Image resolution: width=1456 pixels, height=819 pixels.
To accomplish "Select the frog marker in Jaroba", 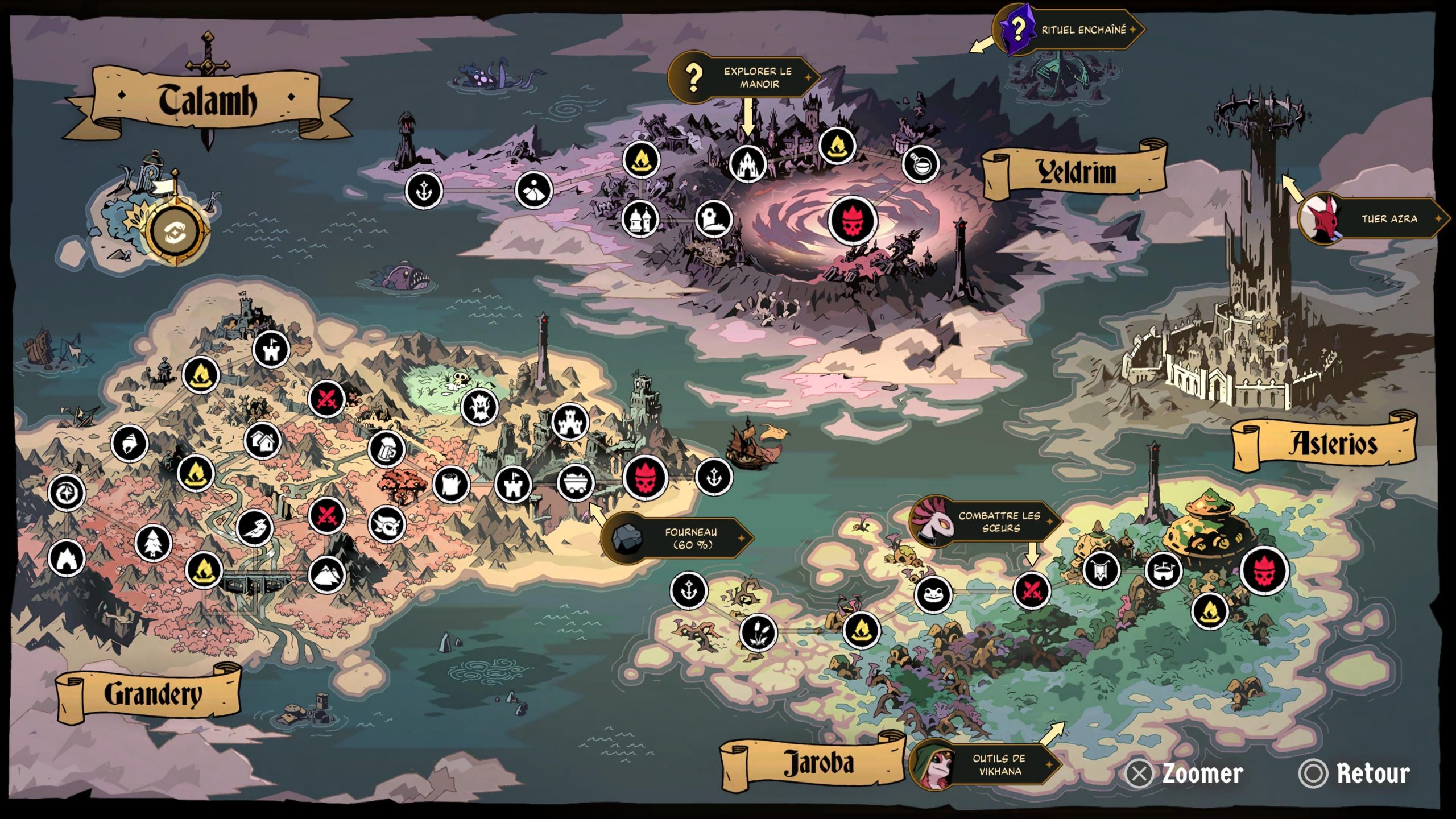I will coord(933,594).
